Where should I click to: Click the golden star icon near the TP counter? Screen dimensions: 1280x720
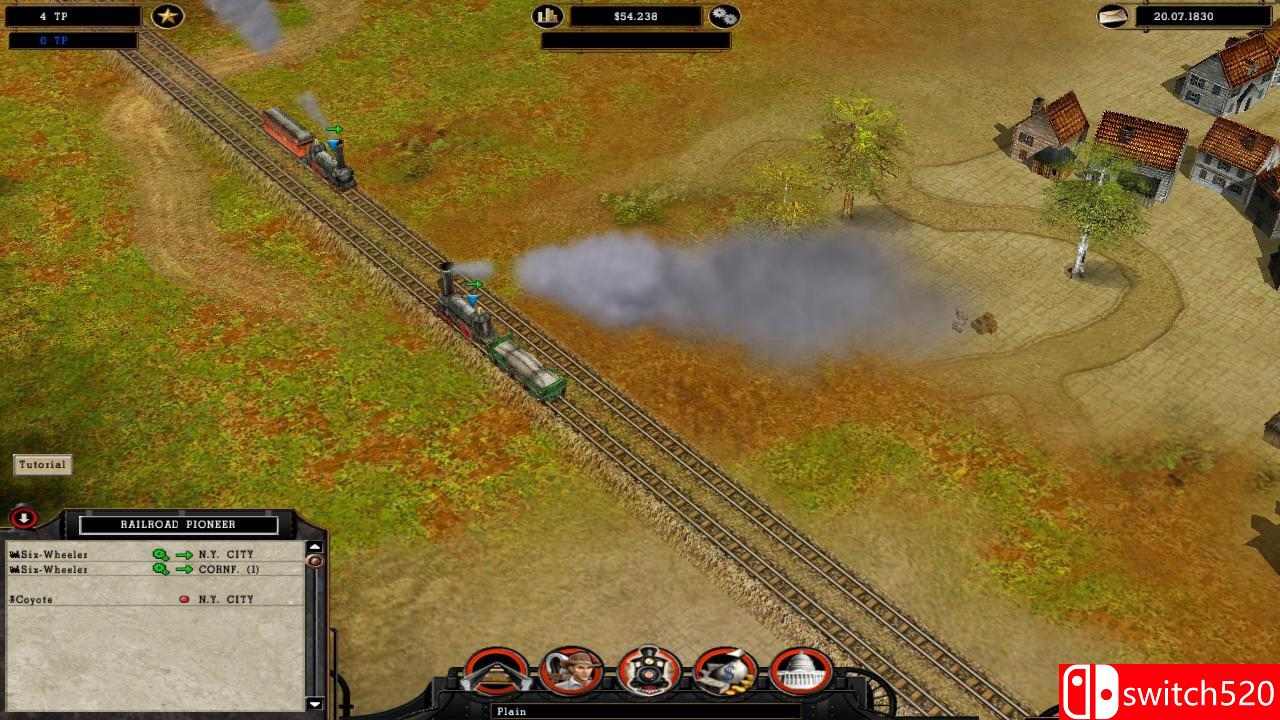pos(168,16)
